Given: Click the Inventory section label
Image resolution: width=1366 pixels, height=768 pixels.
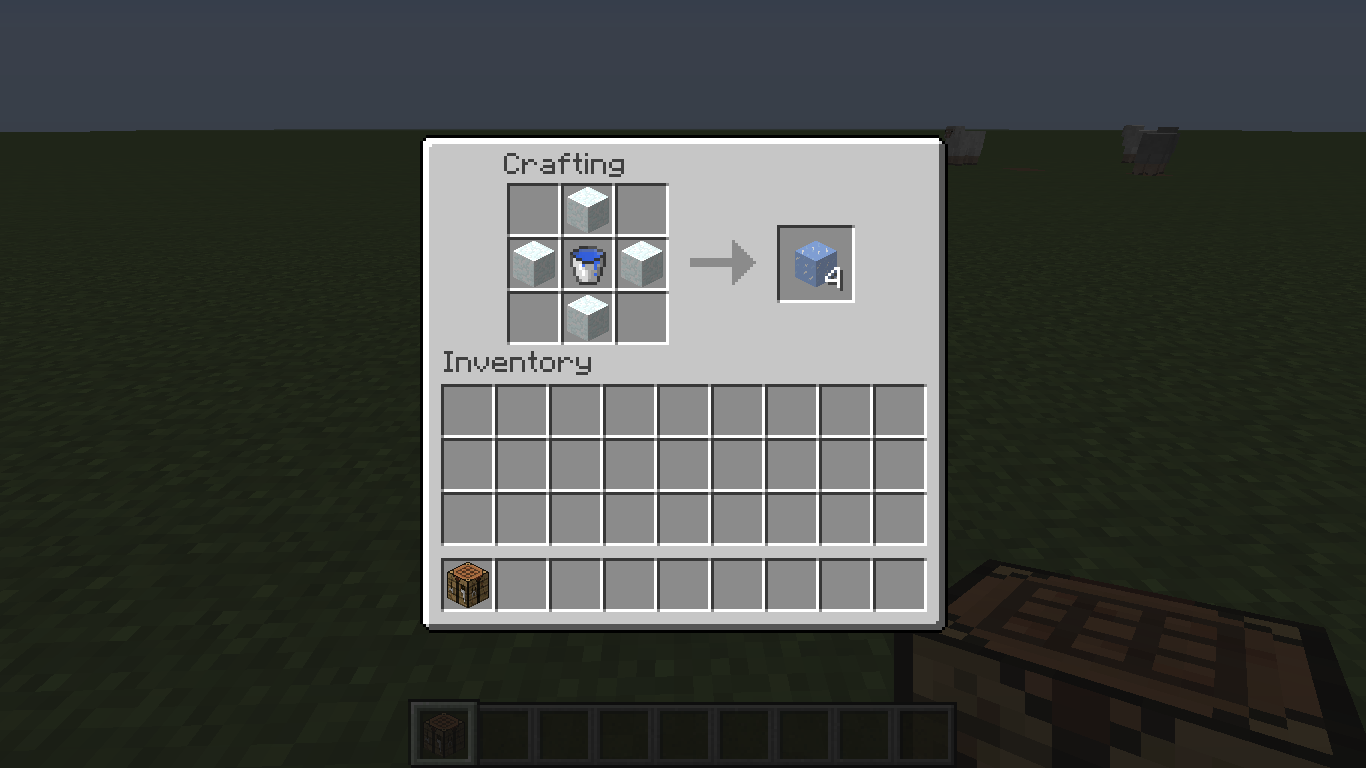Looking at the screenshot, I should click(517, 363).
